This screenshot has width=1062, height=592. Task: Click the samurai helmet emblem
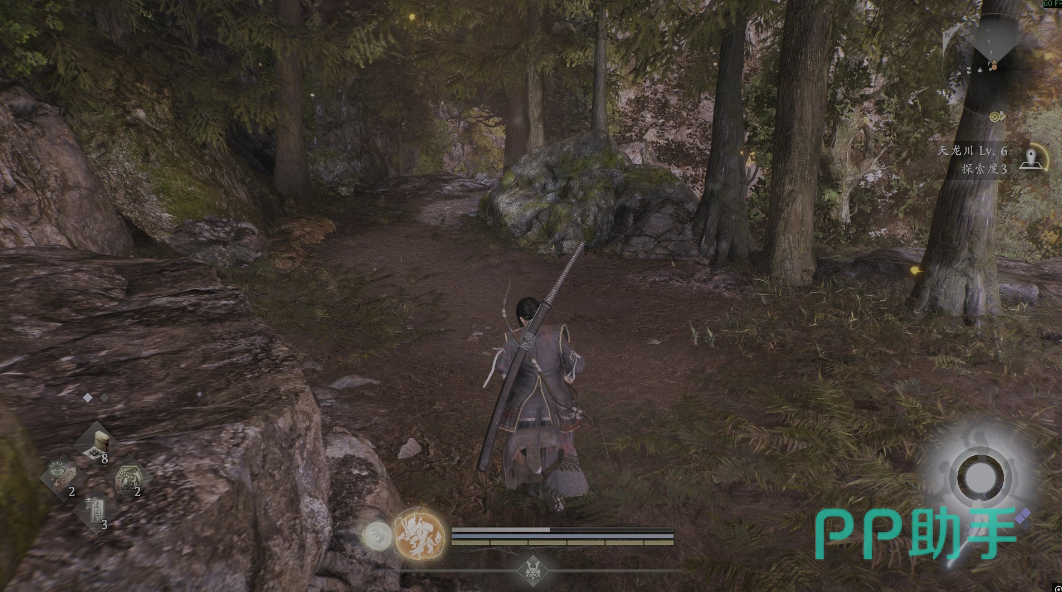[x=531, y=568]
